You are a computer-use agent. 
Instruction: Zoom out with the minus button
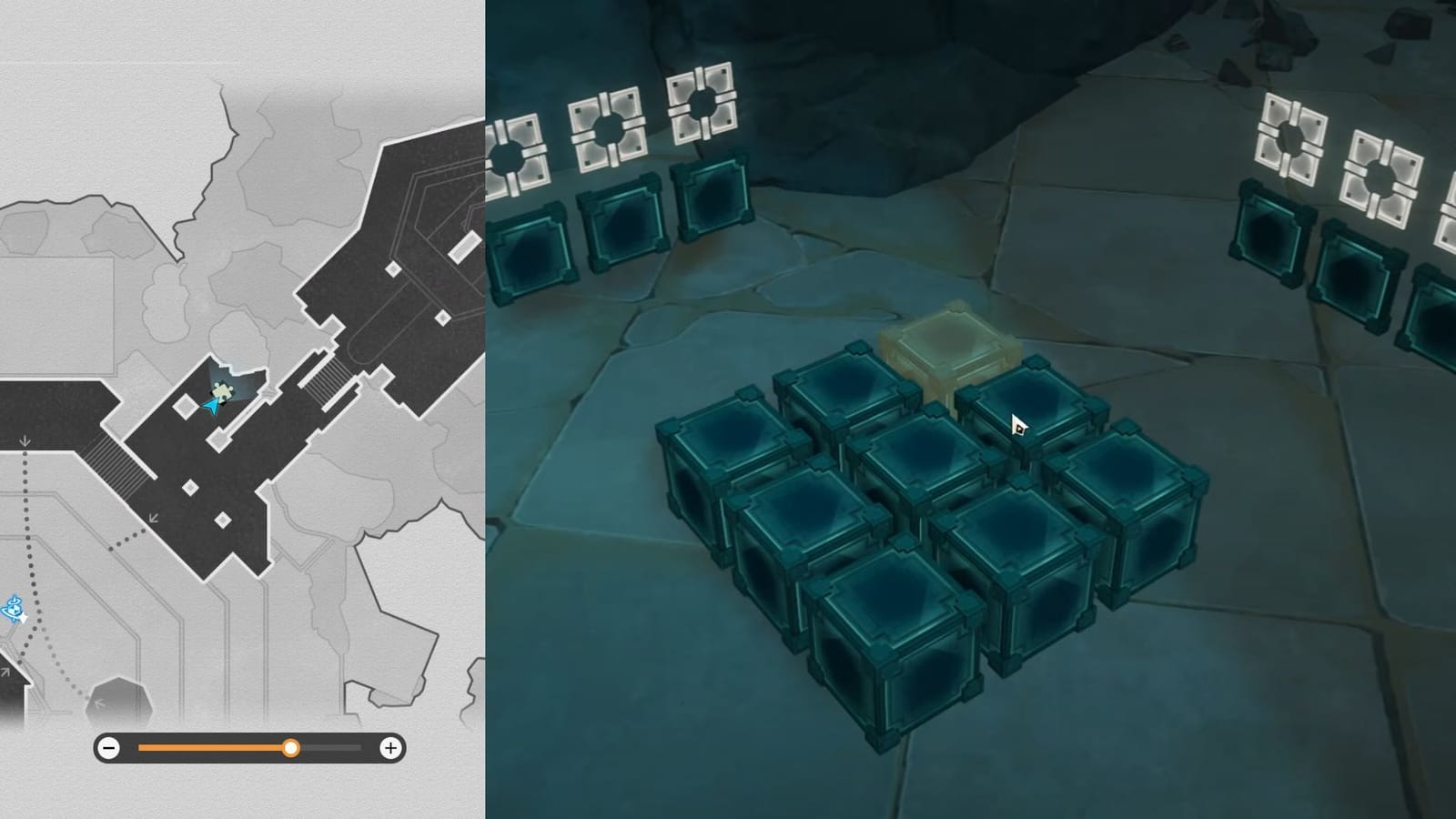pyautogui.click(x=110, y=749)
